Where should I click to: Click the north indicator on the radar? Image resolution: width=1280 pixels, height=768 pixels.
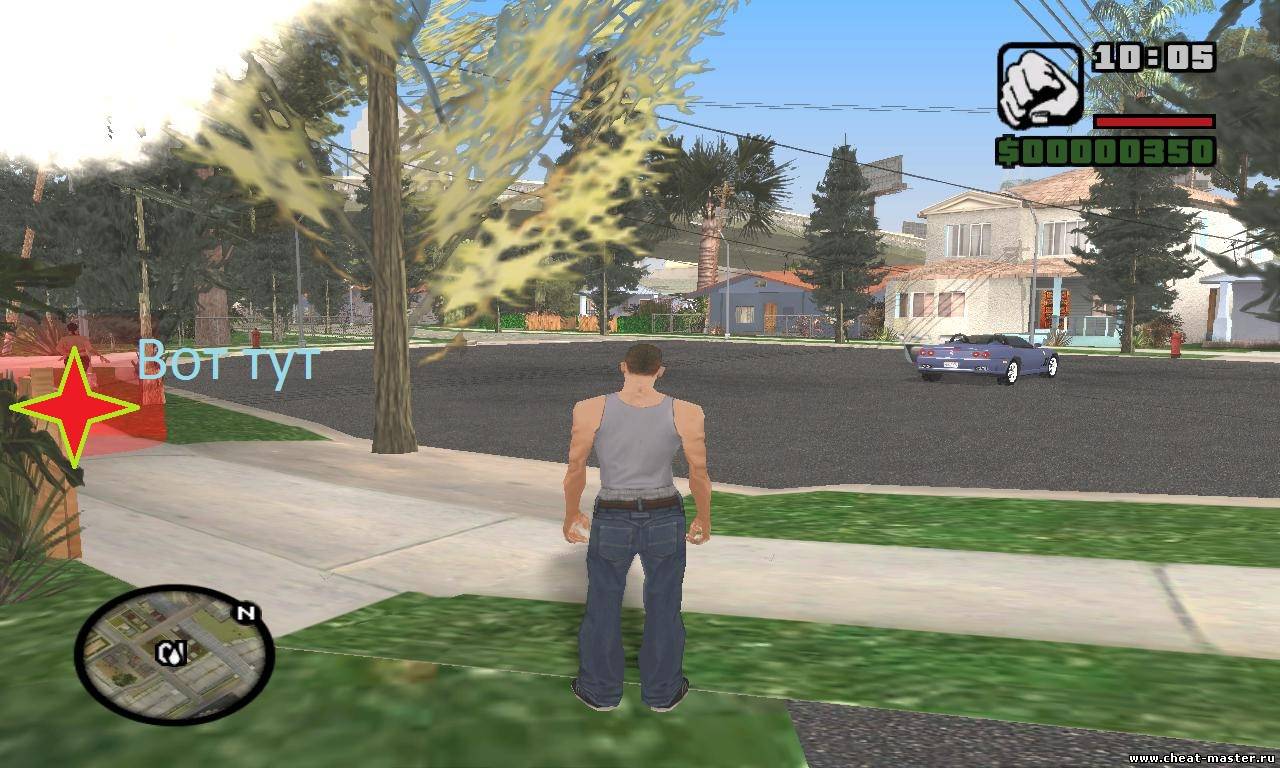[243, 611]
